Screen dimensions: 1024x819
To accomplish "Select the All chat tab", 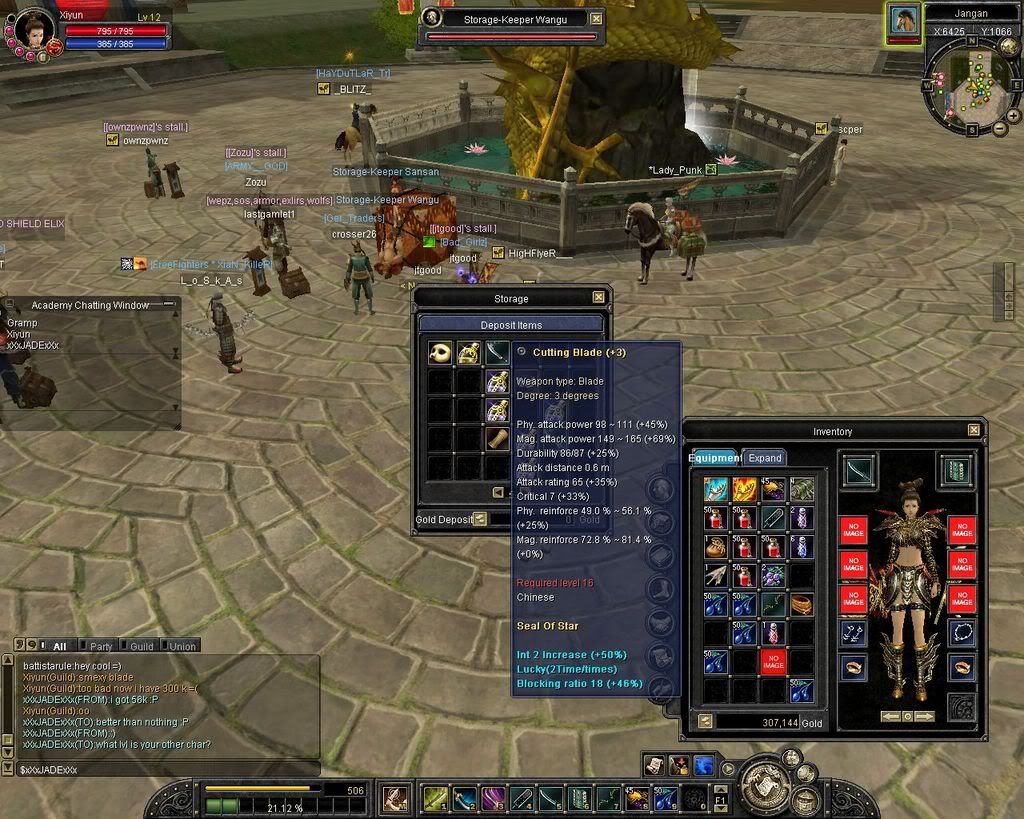I will pos(59,646).
